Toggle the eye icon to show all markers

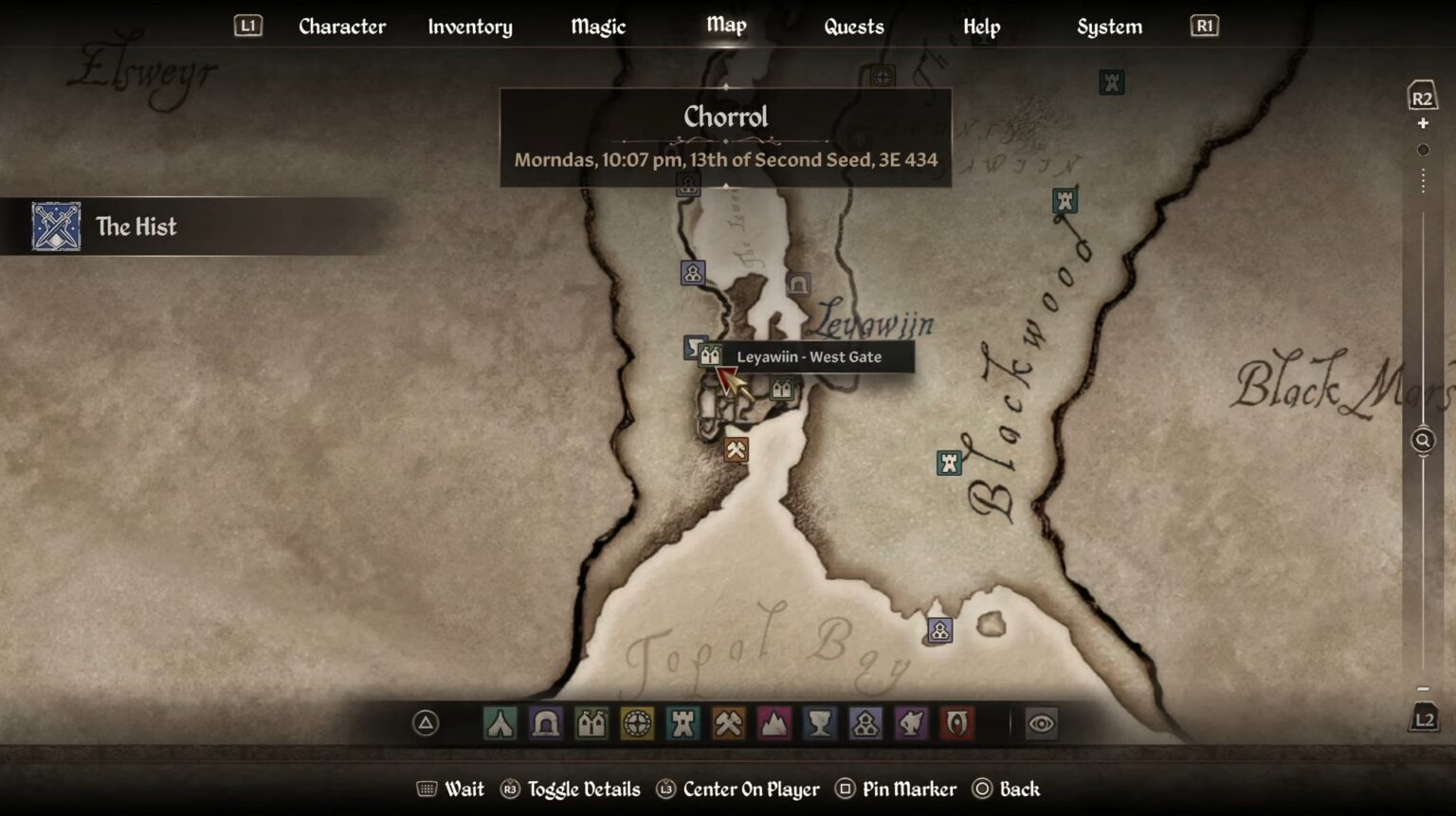pyautogui.click(x=1042, y=724)
